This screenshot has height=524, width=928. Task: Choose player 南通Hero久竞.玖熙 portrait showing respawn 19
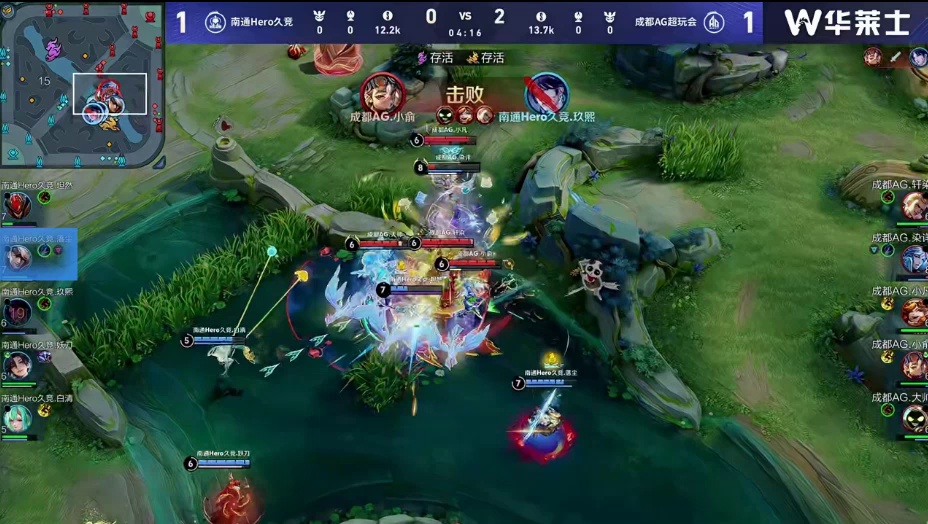[x=17, y=313]
